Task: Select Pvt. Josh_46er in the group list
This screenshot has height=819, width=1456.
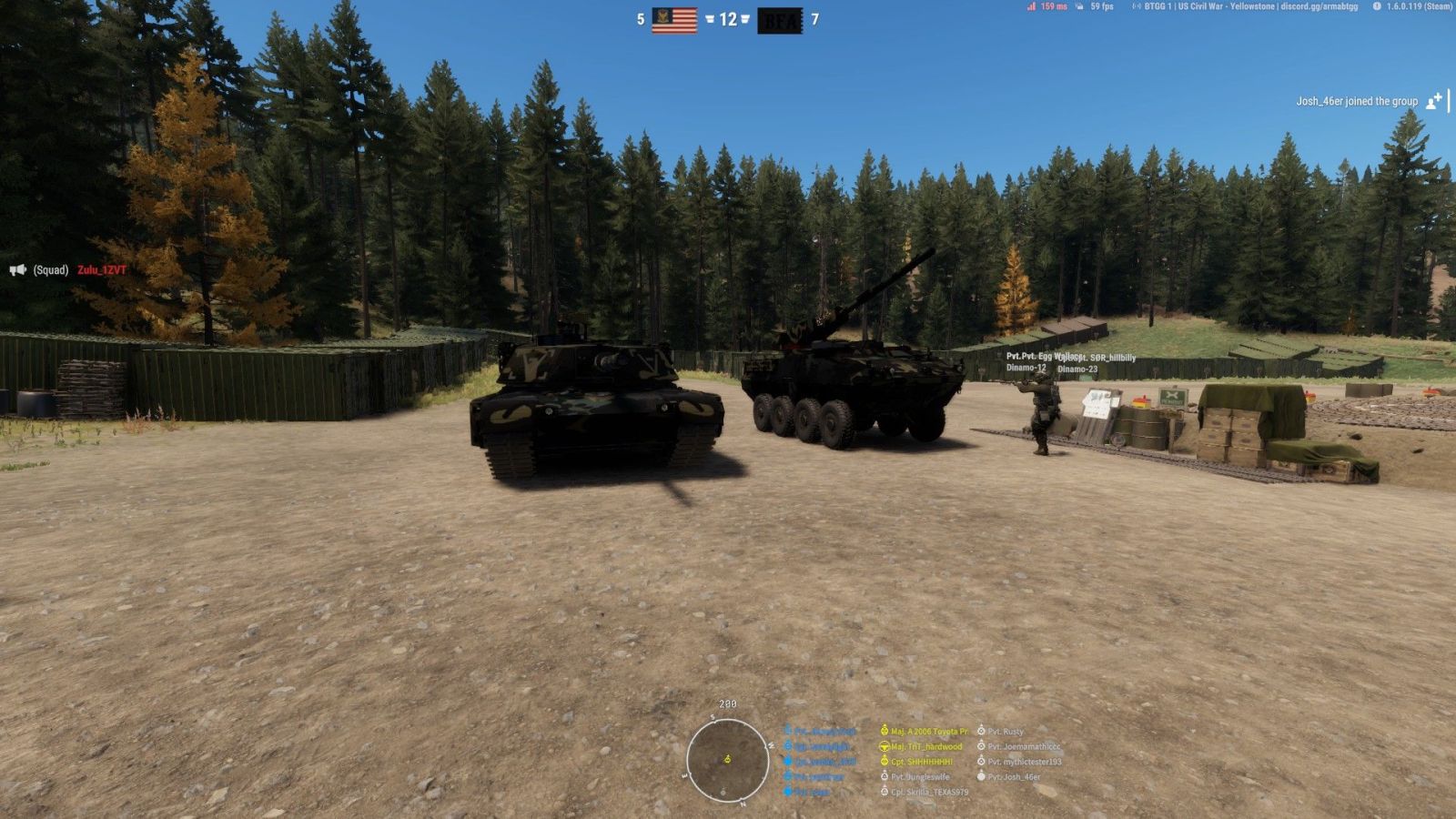Action: pyautogui.click(x=1014, y=777)
